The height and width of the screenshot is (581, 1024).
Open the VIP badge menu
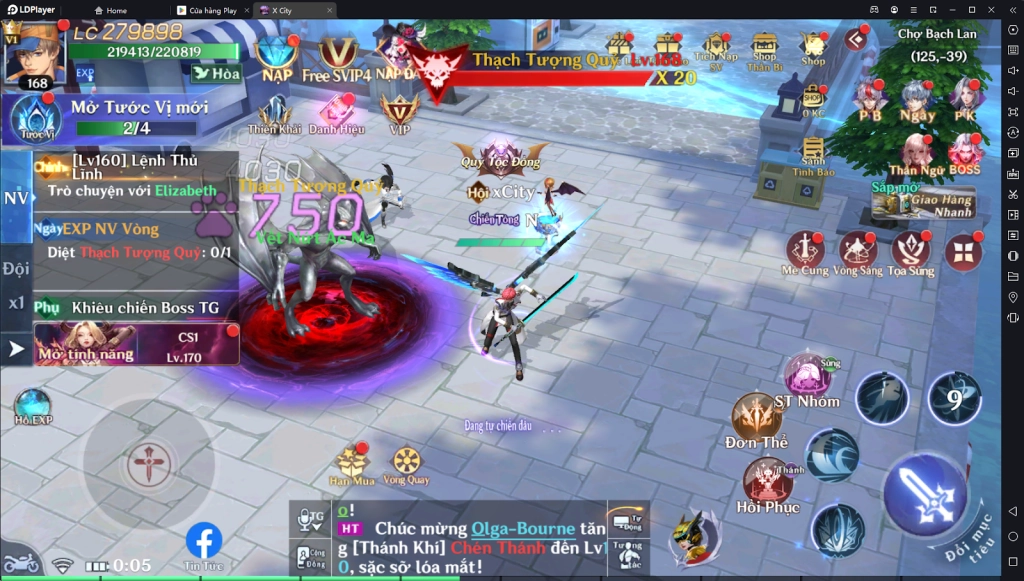400,113
